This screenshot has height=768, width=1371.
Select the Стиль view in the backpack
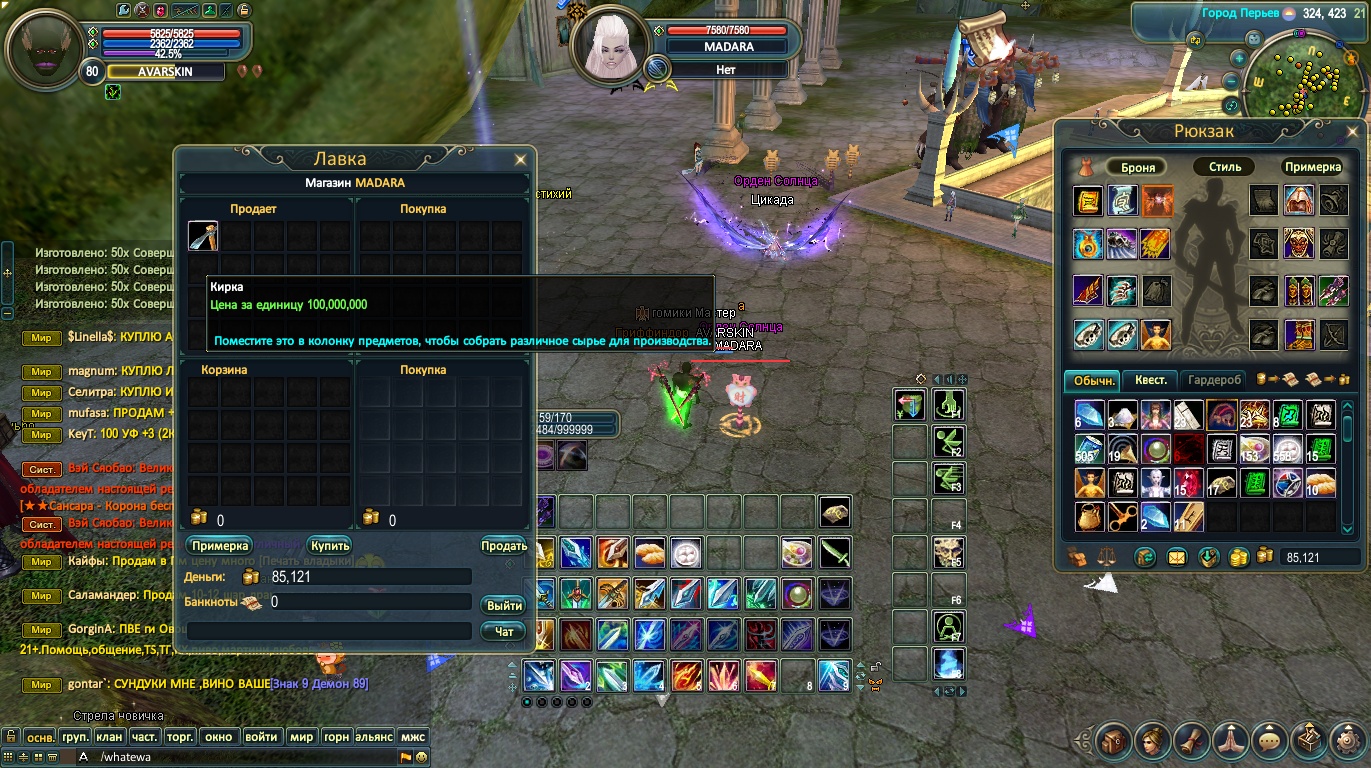click(1224, 167)
